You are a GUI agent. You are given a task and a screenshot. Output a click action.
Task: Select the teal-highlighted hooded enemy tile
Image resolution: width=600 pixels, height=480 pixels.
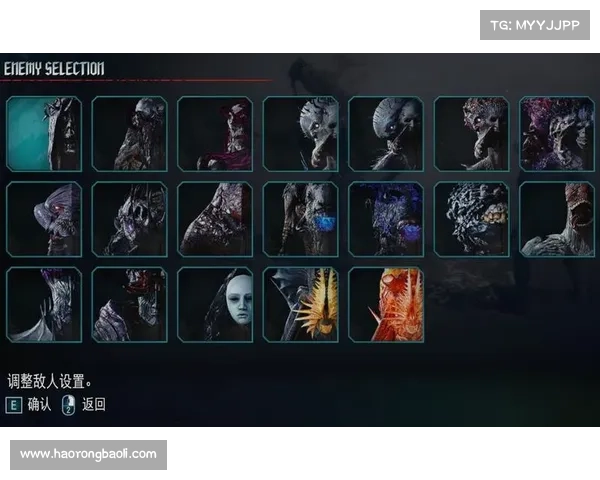(43, 134)
